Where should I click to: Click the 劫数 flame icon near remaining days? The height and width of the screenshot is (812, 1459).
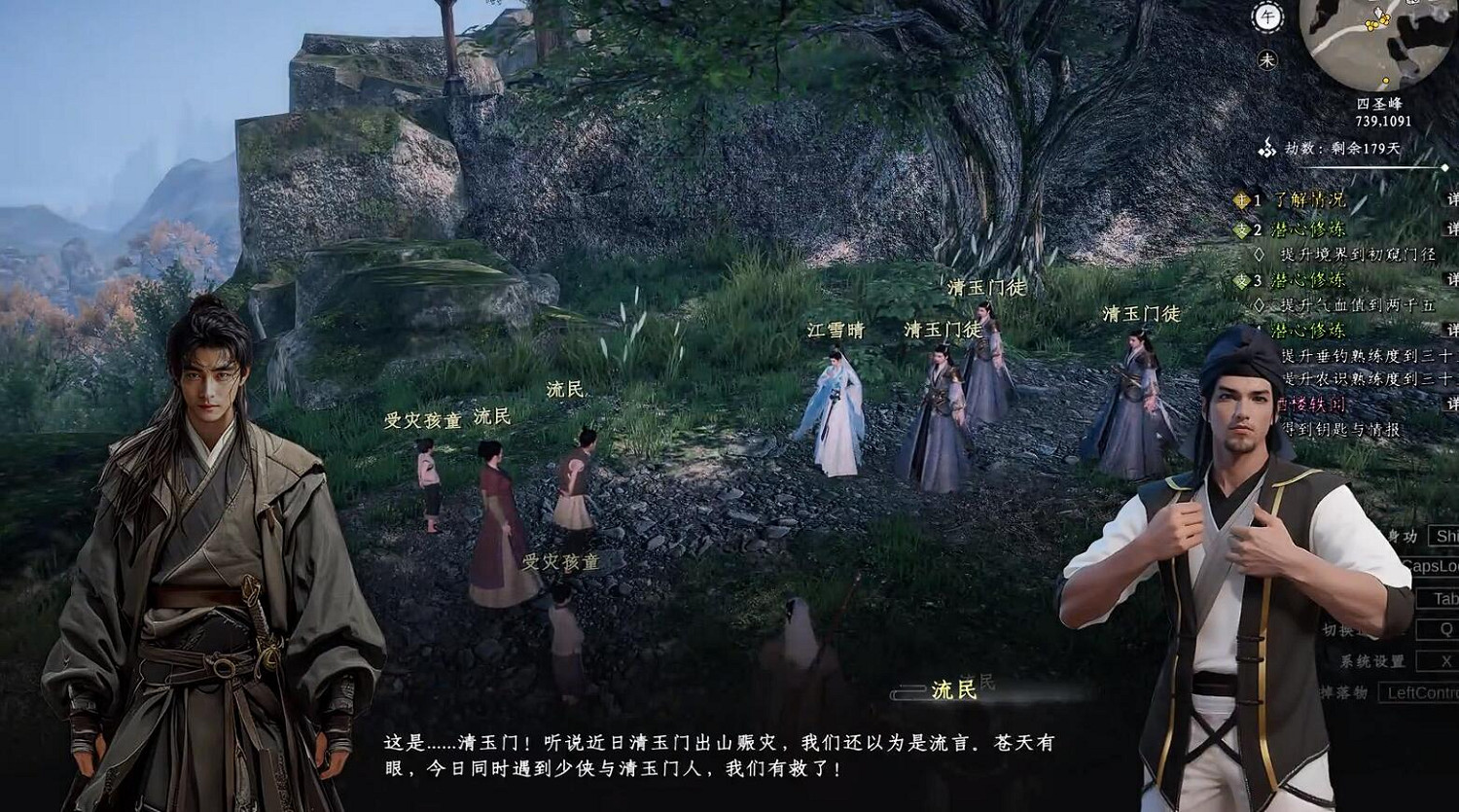point(1266,148)
